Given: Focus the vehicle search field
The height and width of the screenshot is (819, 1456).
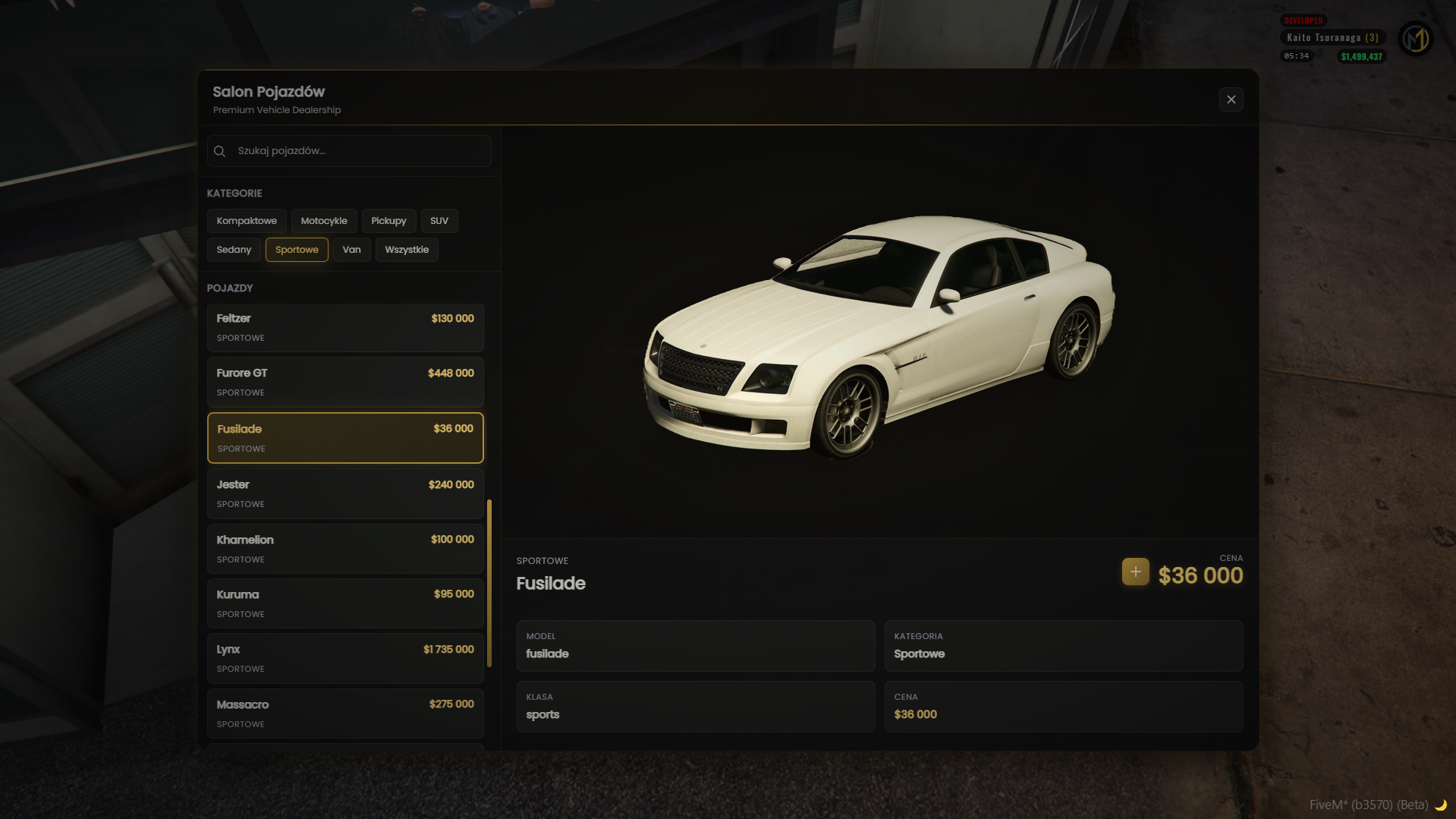Looking at the screenshot, I should click(357, 151).
